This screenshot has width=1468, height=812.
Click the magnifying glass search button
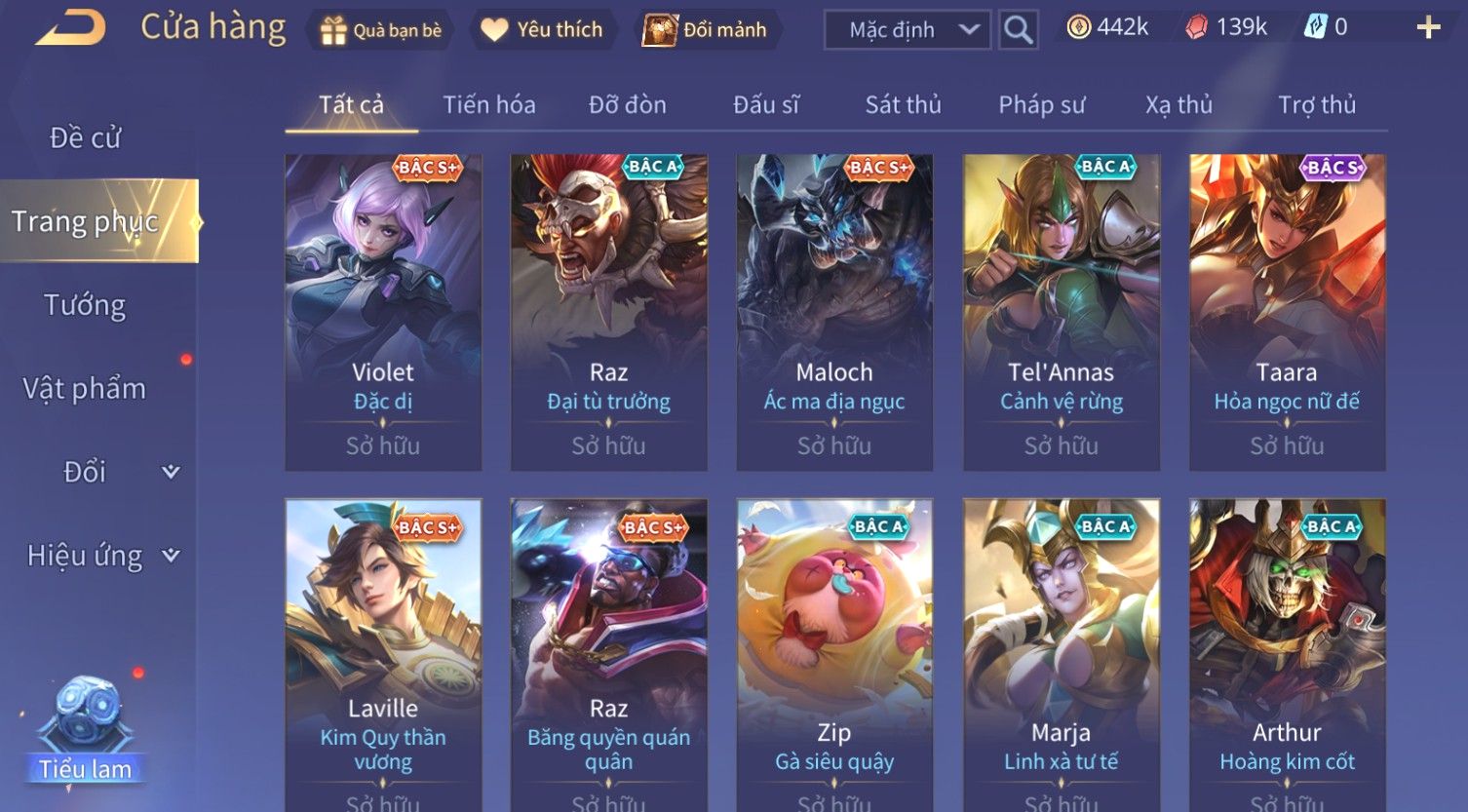click(x=1018, y=30)
